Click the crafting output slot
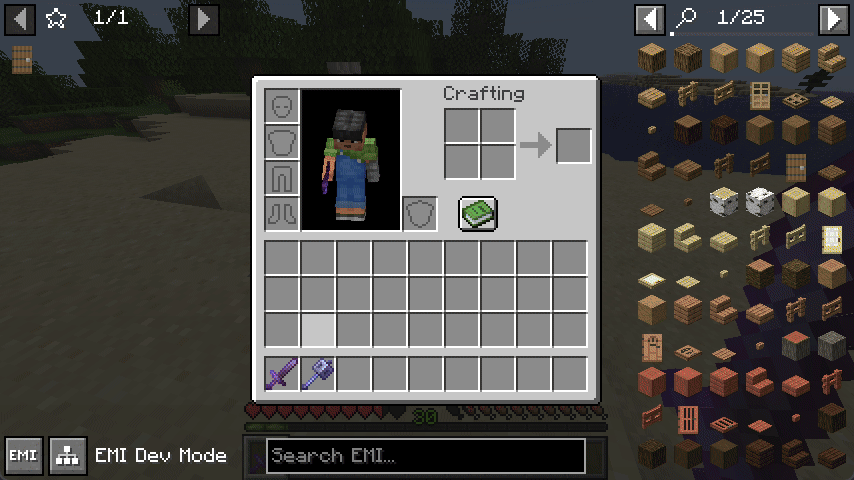854x480 pixels. coord(573,146)
